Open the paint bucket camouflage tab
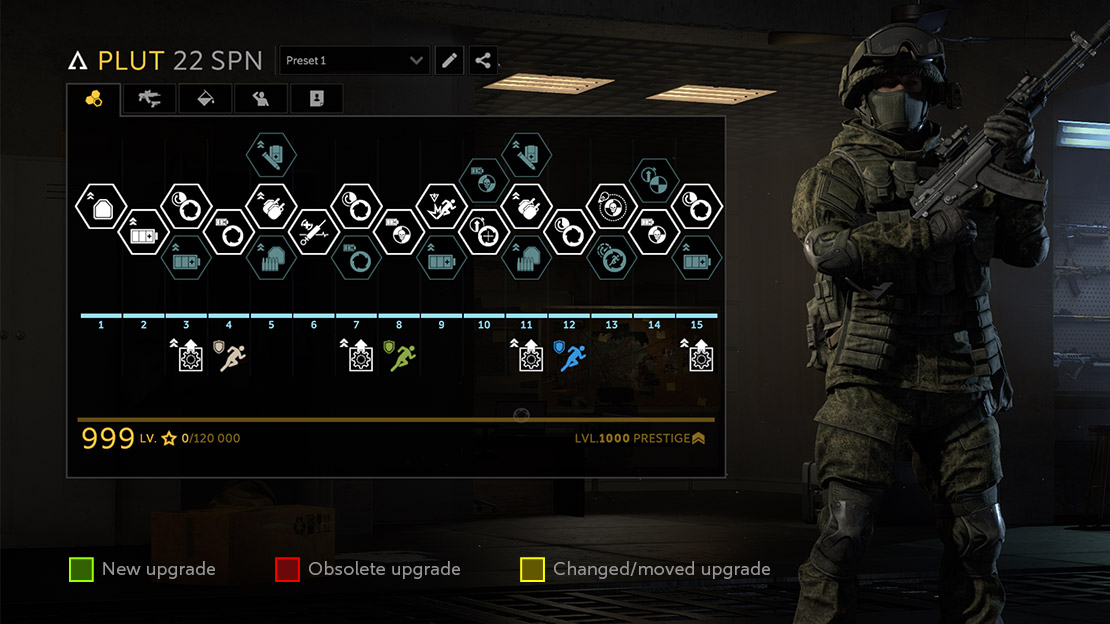Screen dimensions: 1110x624 (206, 98)
